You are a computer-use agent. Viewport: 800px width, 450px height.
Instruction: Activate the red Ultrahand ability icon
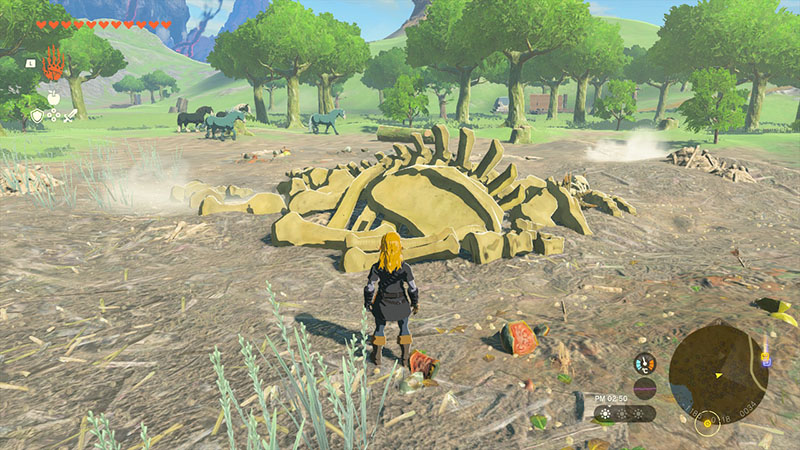(53, 64)
